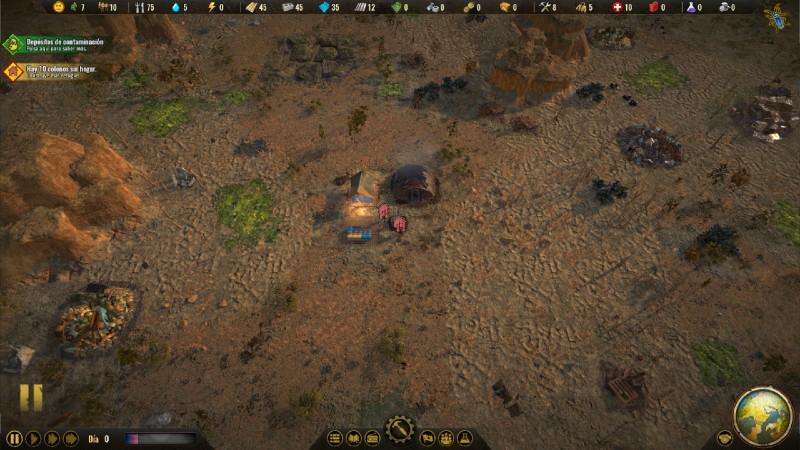Open the insect emblem menu
This screenshot has width=800, height=450.
tap(776, 16)
